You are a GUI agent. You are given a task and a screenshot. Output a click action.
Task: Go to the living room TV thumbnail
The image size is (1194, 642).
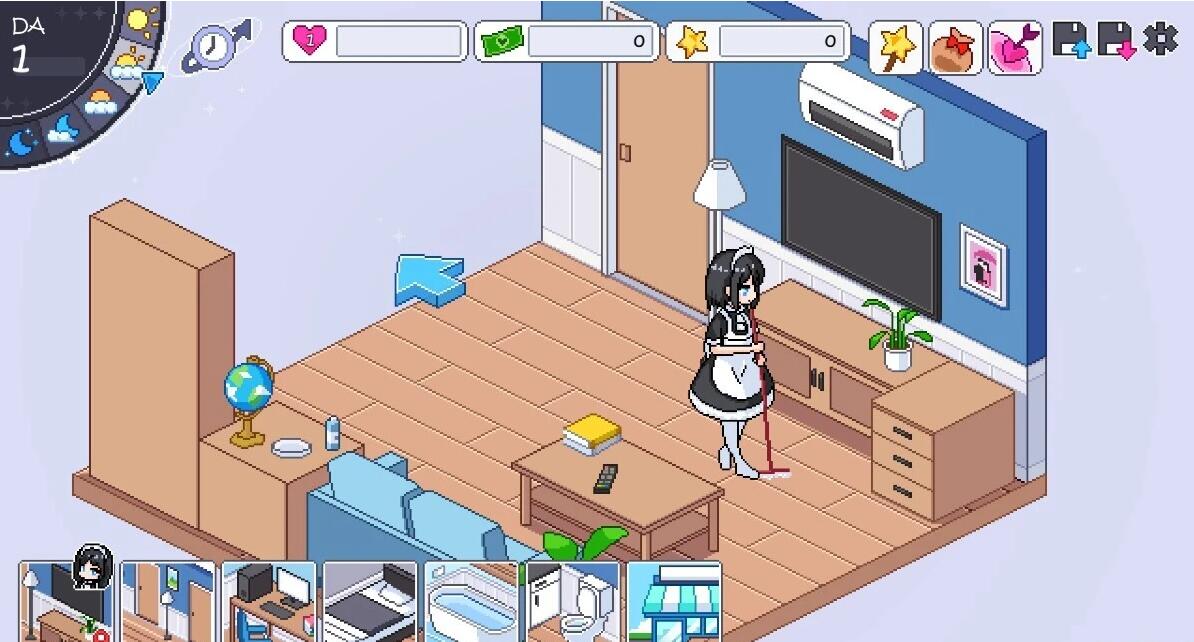(x=65, y=601)
